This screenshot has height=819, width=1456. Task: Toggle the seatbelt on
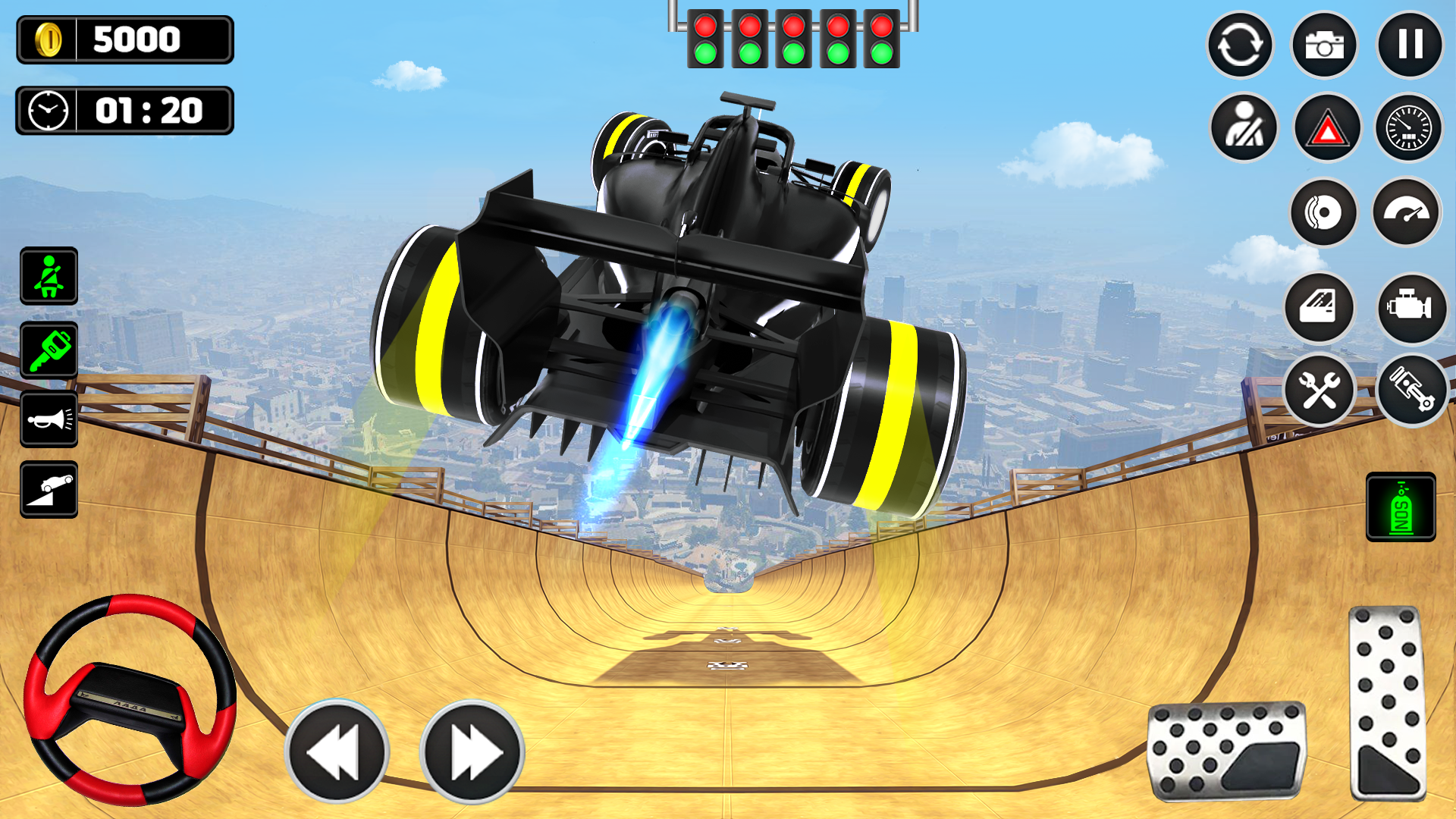[49, 277]
